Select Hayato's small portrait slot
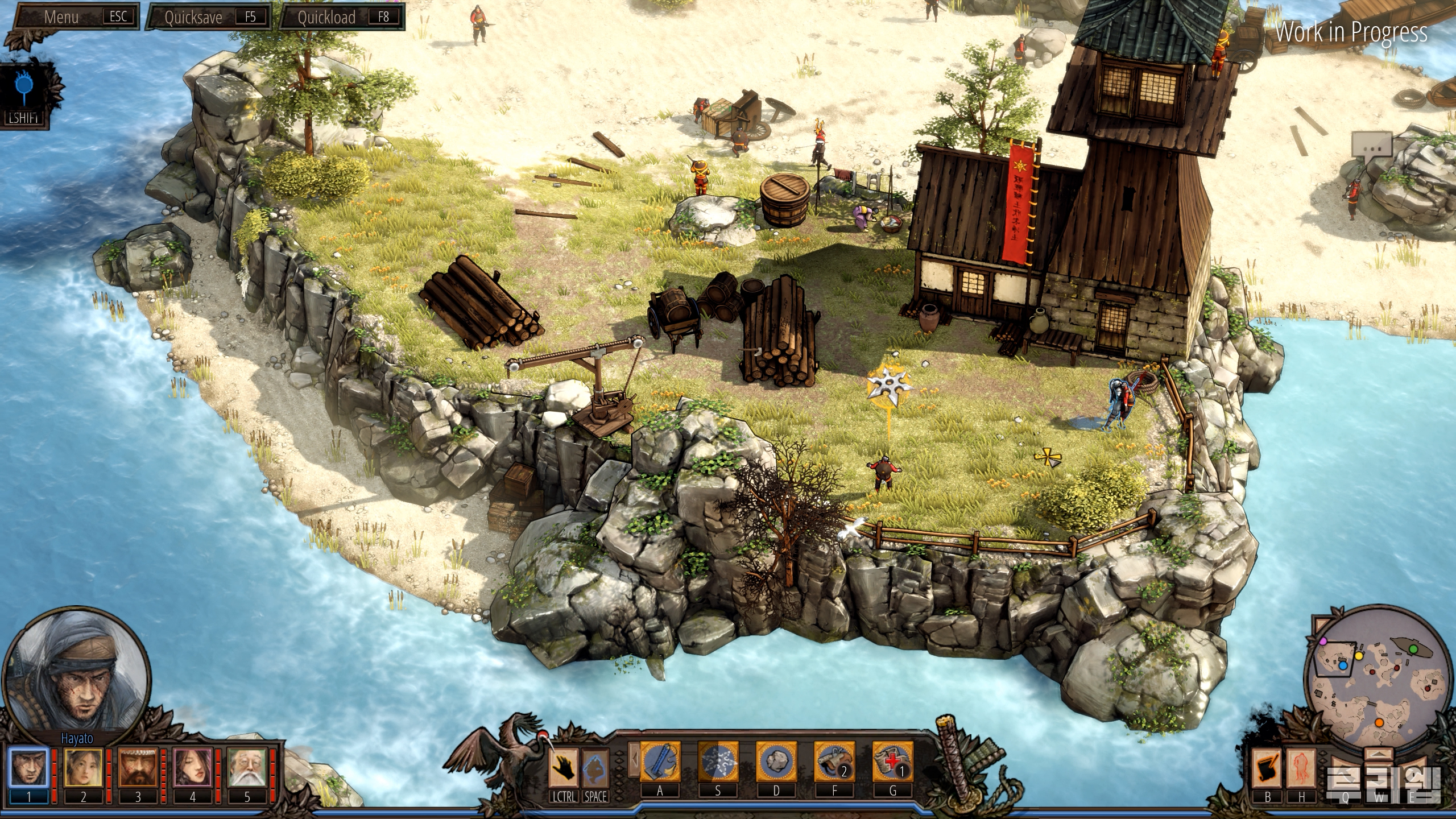The width and height of the screenshot is (1456, 819). (x=29, y=768)
